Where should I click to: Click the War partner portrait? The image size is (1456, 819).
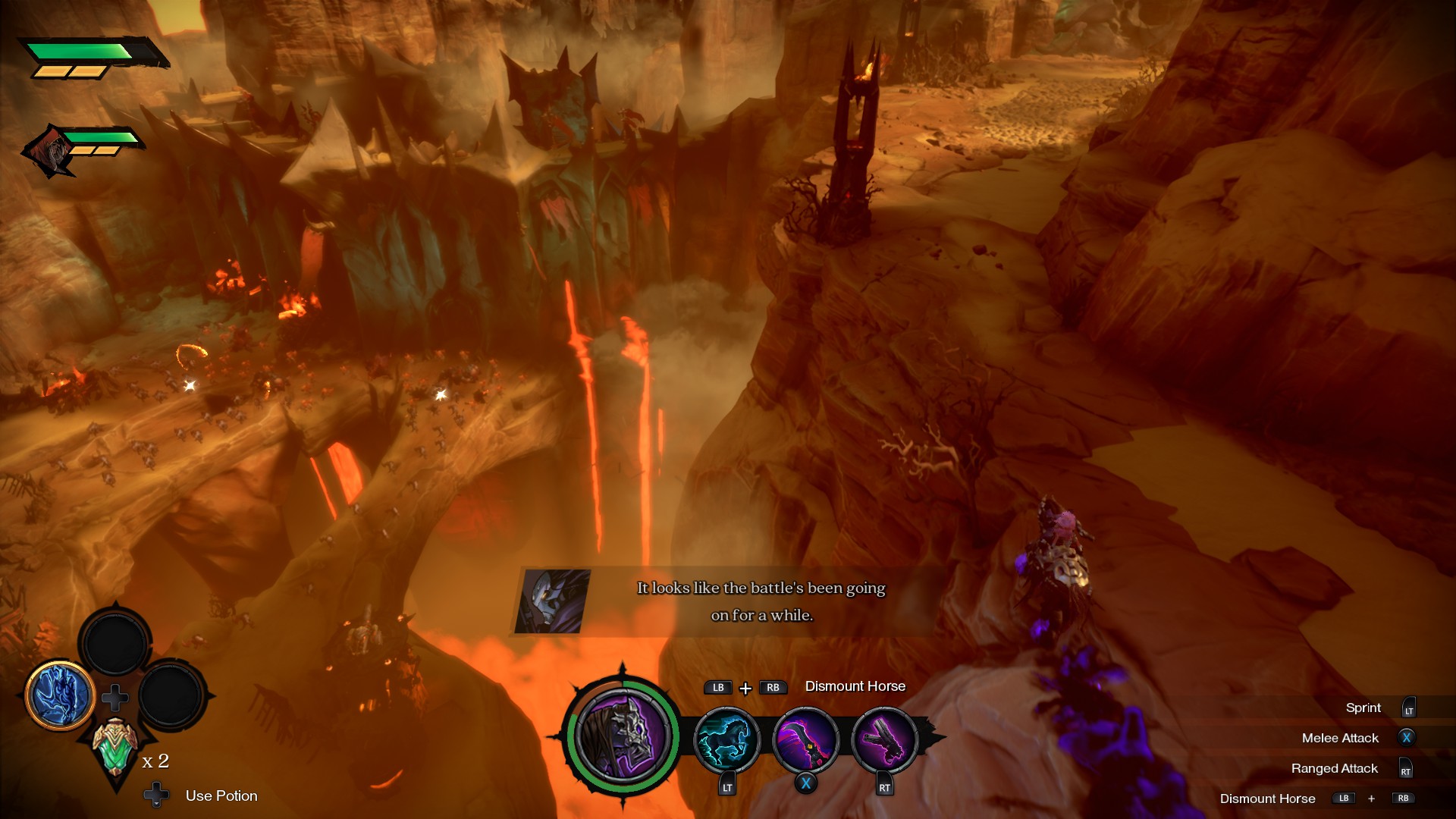tap(51, 152)
